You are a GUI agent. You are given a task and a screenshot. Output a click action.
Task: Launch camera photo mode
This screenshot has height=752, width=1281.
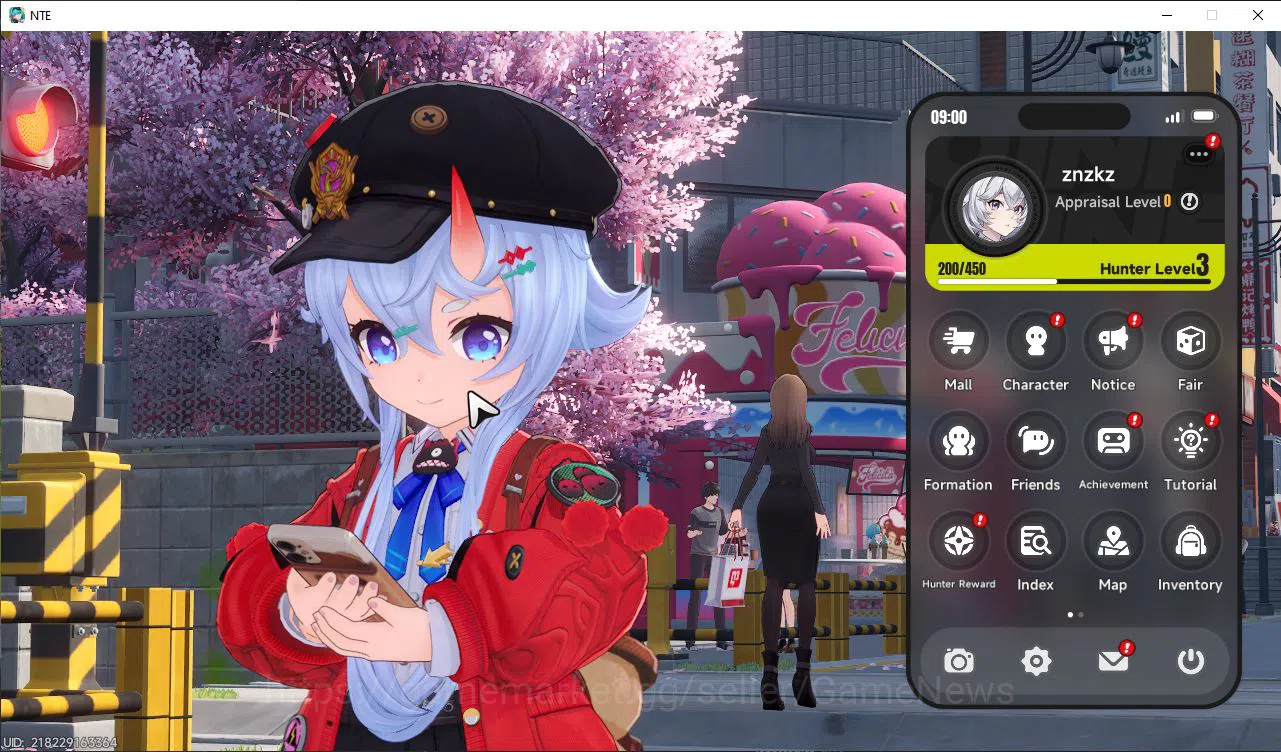[958, 661]
